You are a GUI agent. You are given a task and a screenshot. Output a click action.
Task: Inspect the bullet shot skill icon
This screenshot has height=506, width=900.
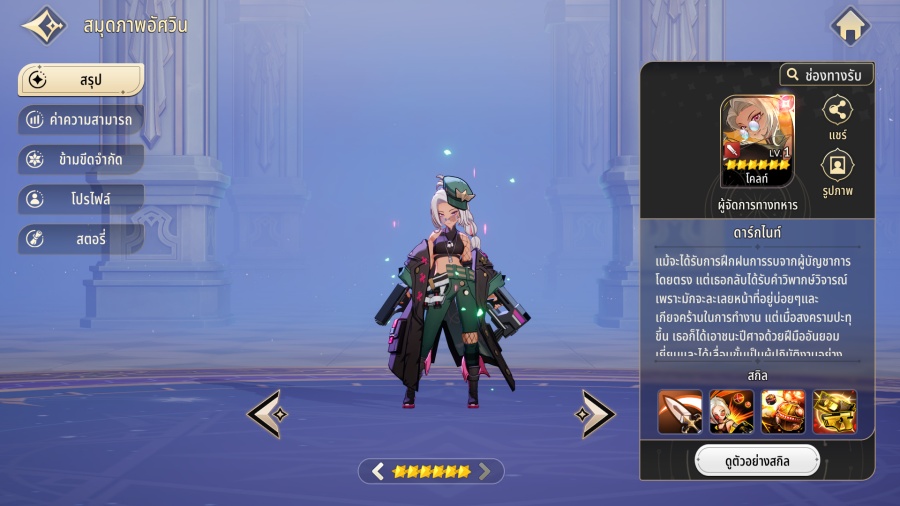tap(680, 411)
